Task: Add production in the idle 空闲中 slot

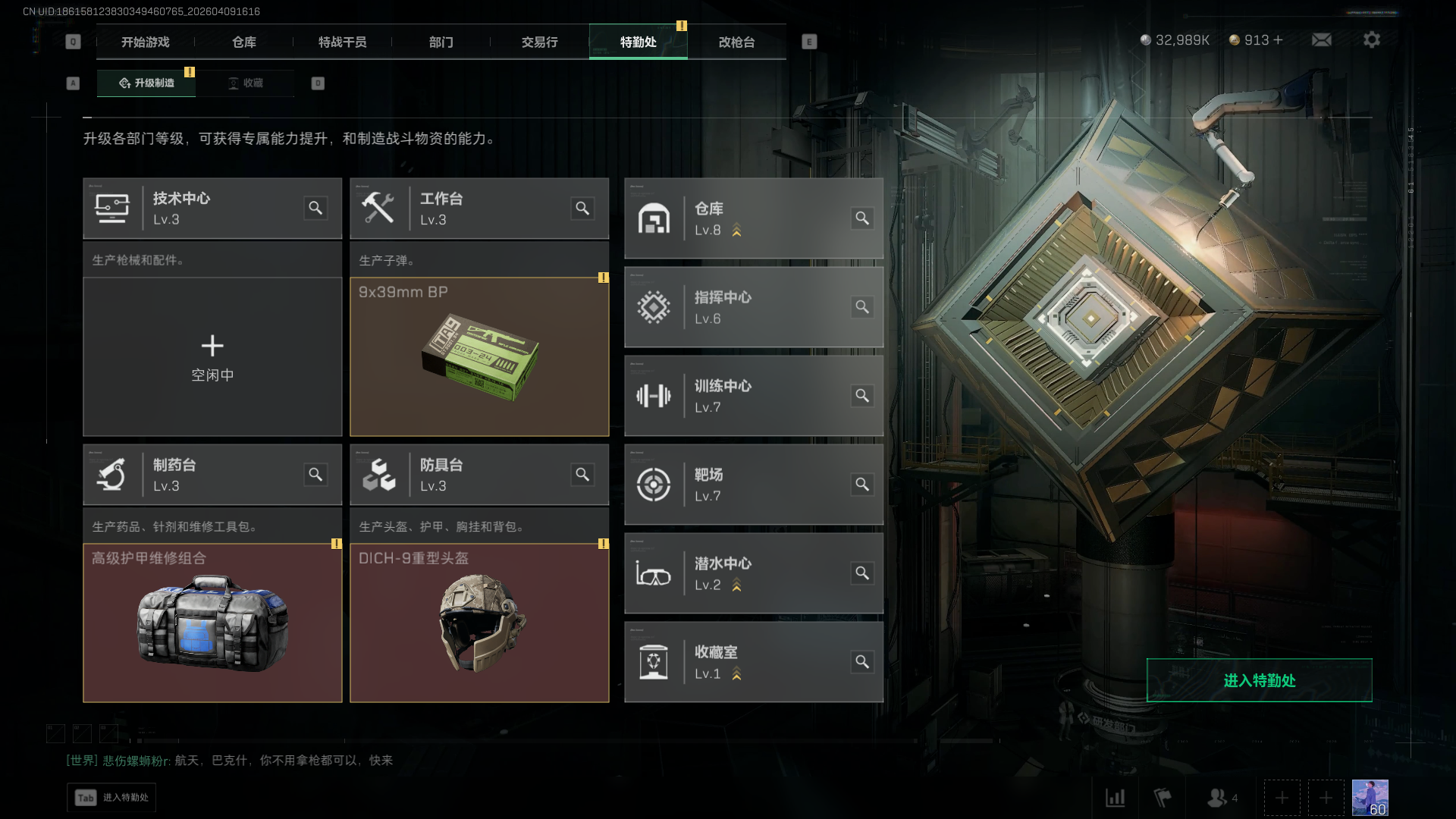Action: (x=212, y=357)
